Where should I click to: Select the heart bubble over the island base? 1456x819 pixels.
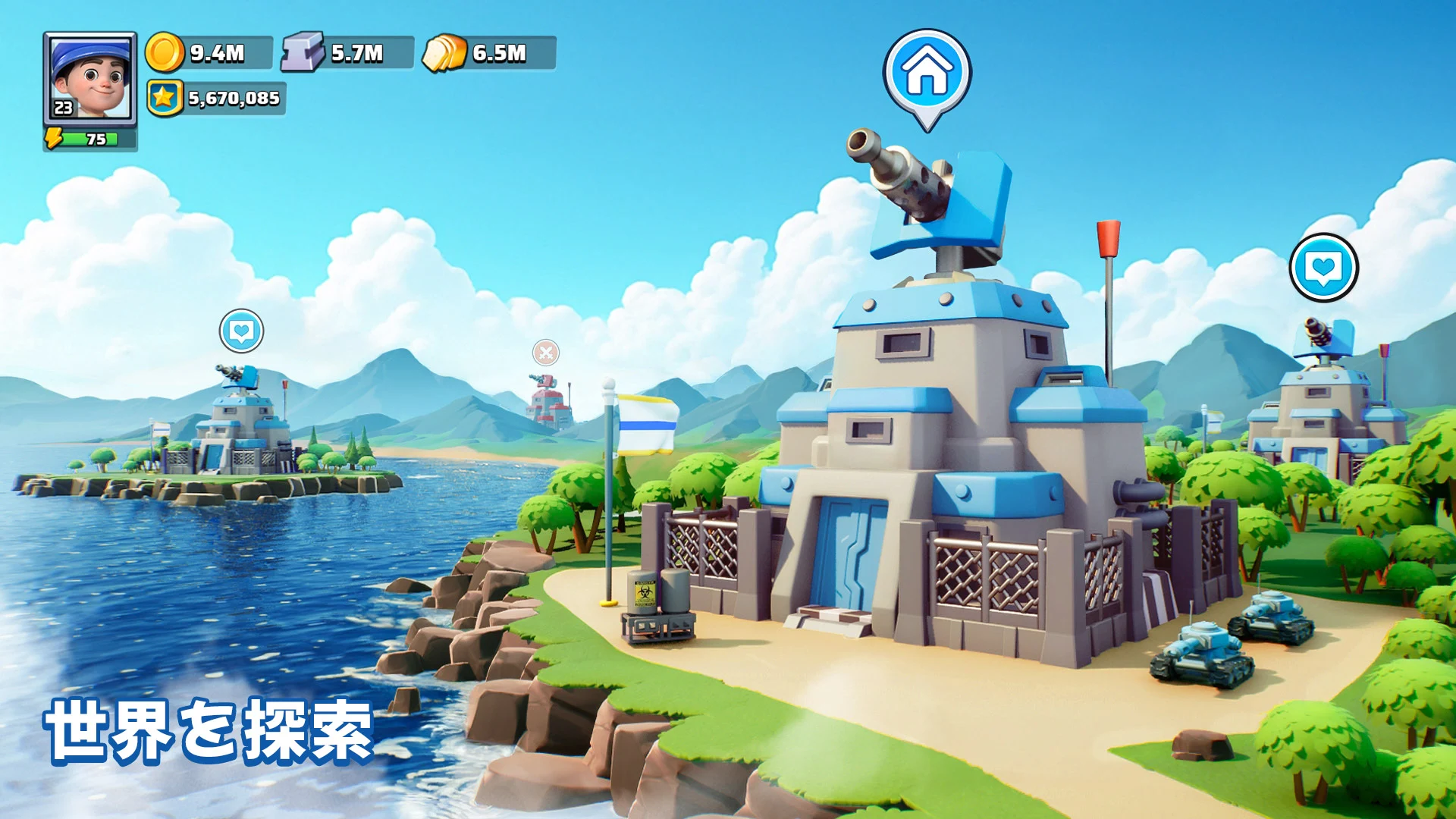(x=242, y=331)
